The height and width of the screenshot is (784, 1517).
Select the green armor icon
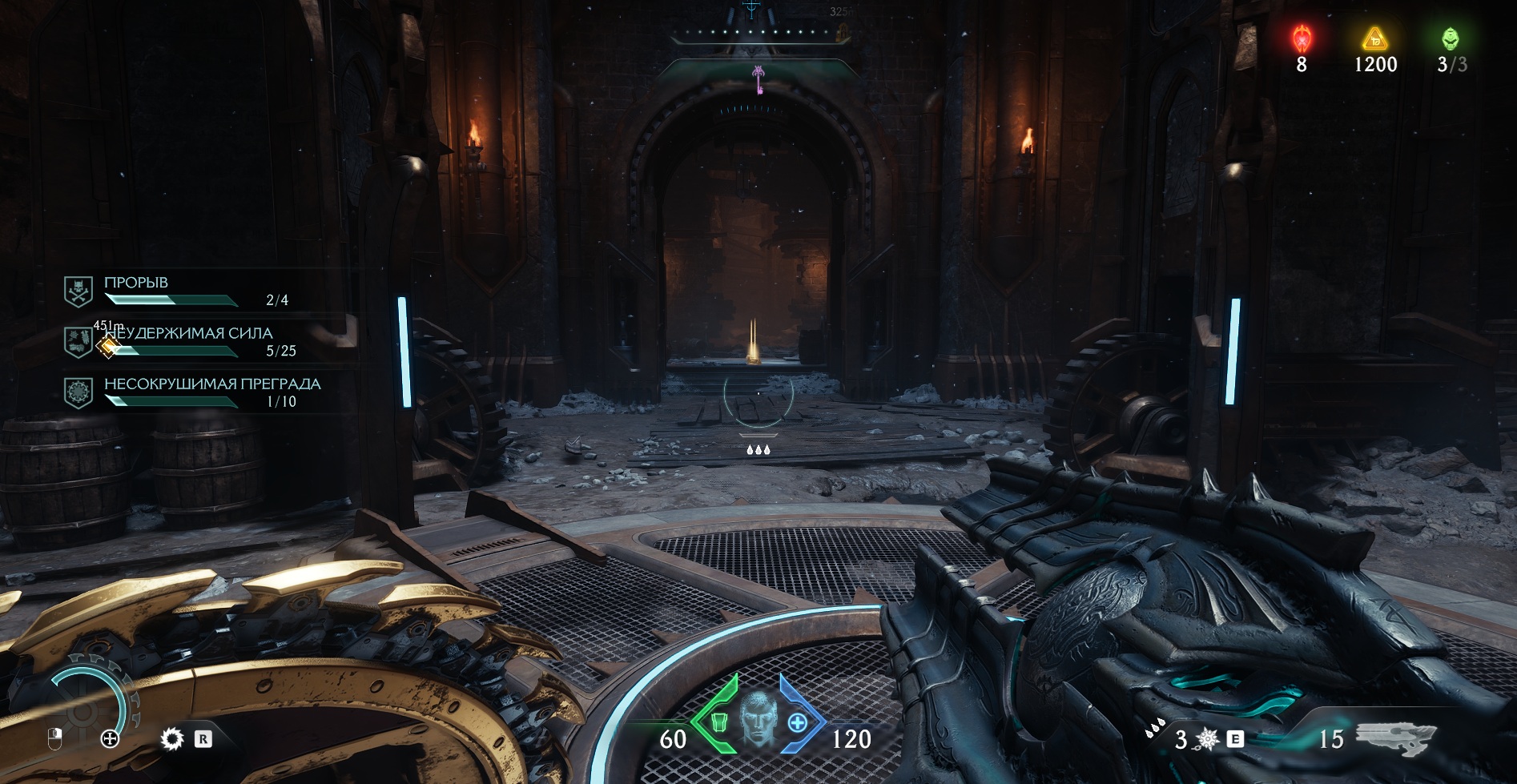718,723
